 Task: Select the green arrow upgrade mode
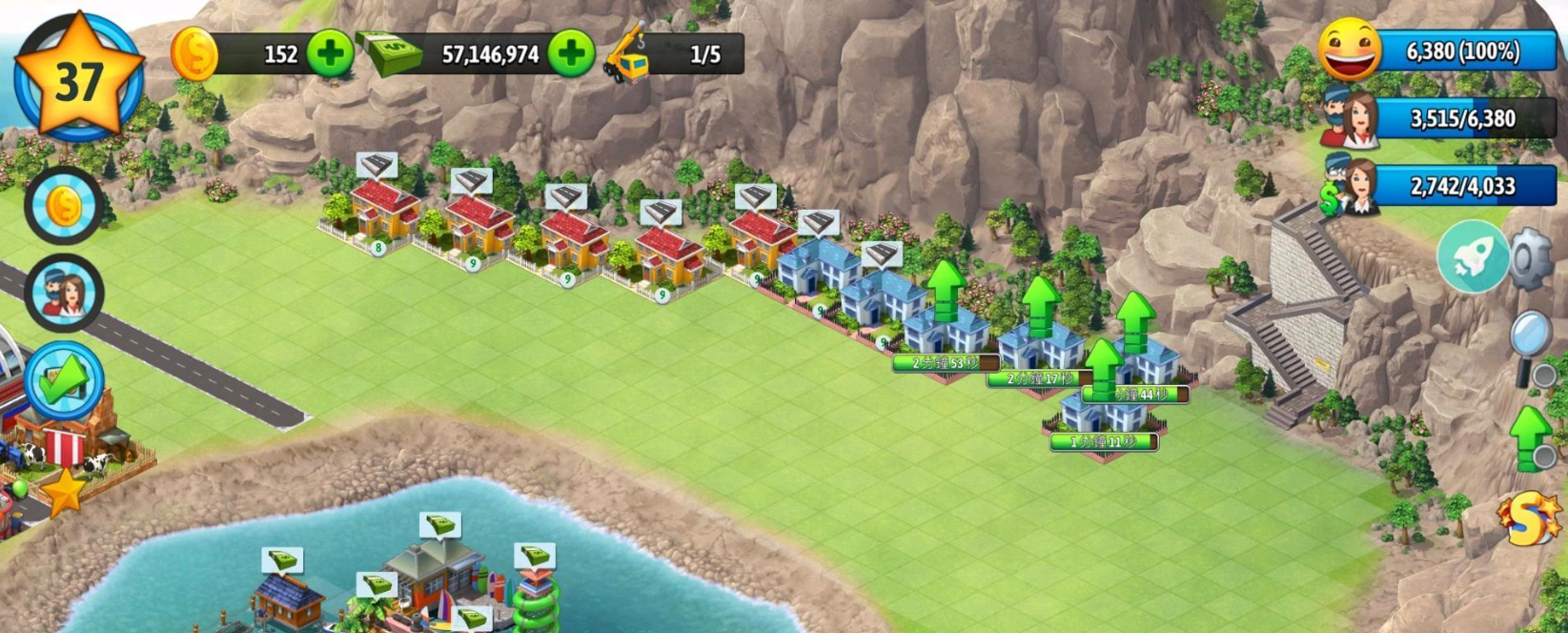click(1532, 435)
